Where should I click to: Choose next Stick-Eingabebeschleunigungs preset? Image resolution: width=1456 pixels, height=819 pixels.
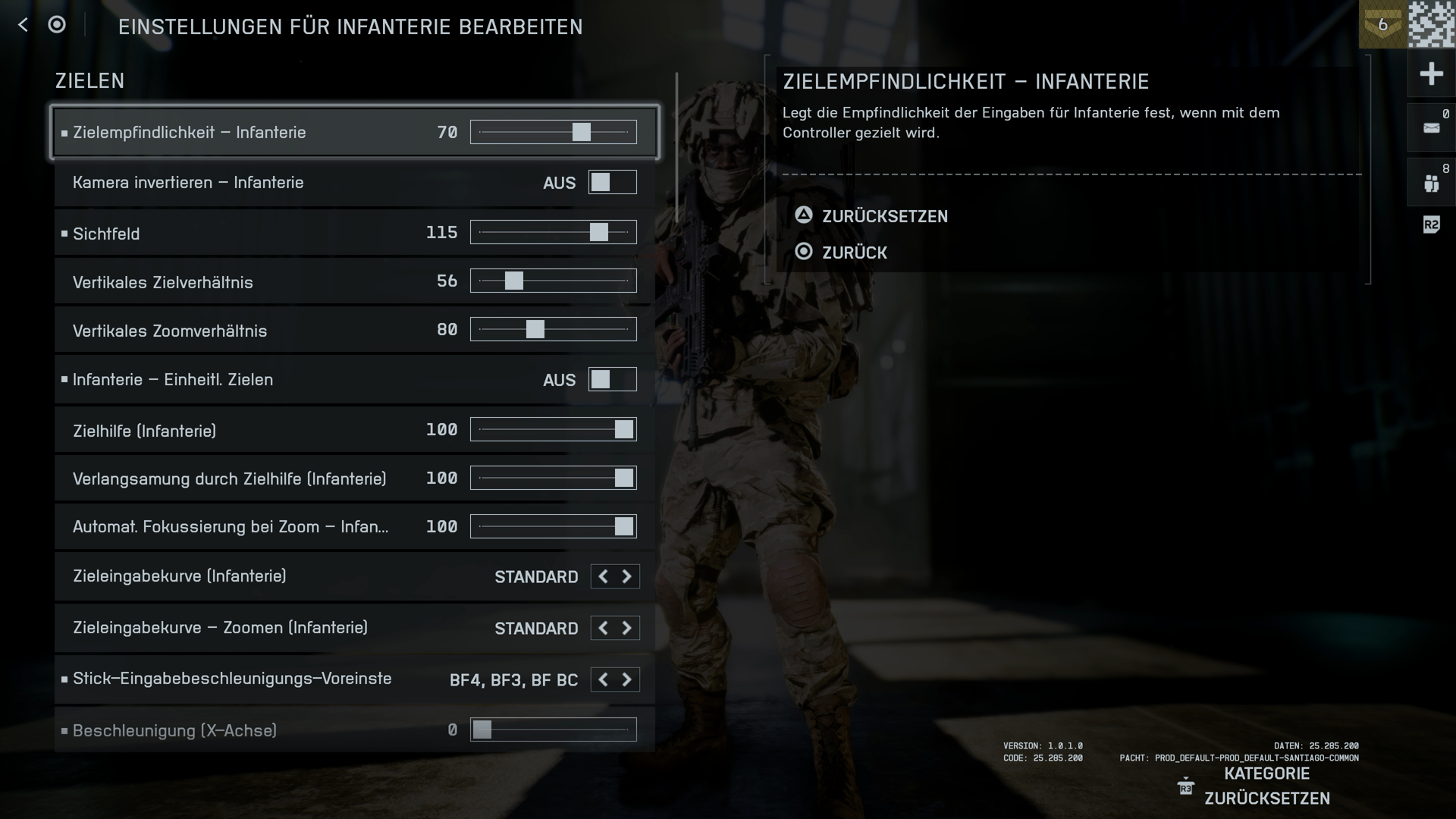[627, 679]
